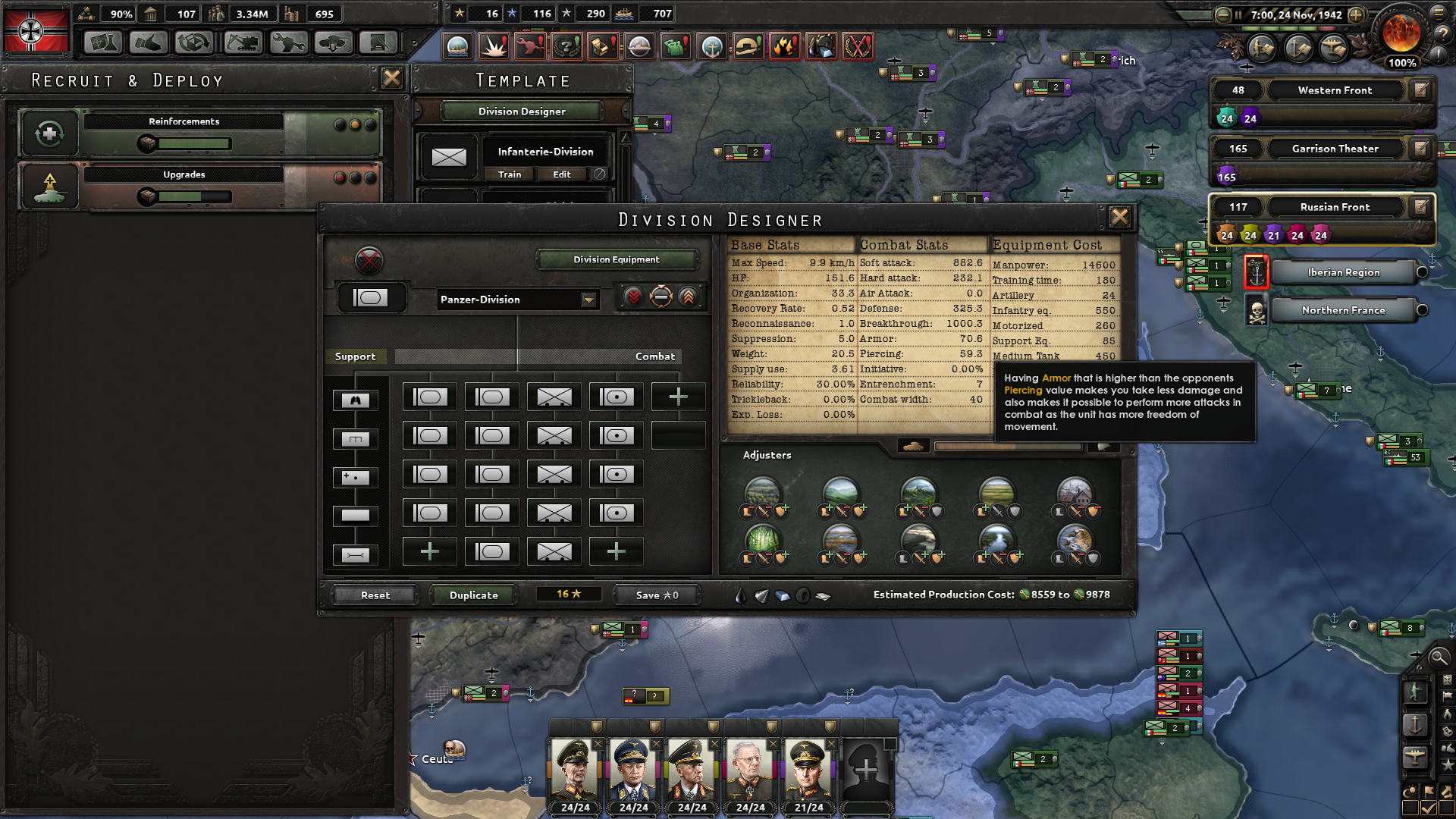Open the anchor naval alert icon
1456x819 pixels.
[712, 45]
